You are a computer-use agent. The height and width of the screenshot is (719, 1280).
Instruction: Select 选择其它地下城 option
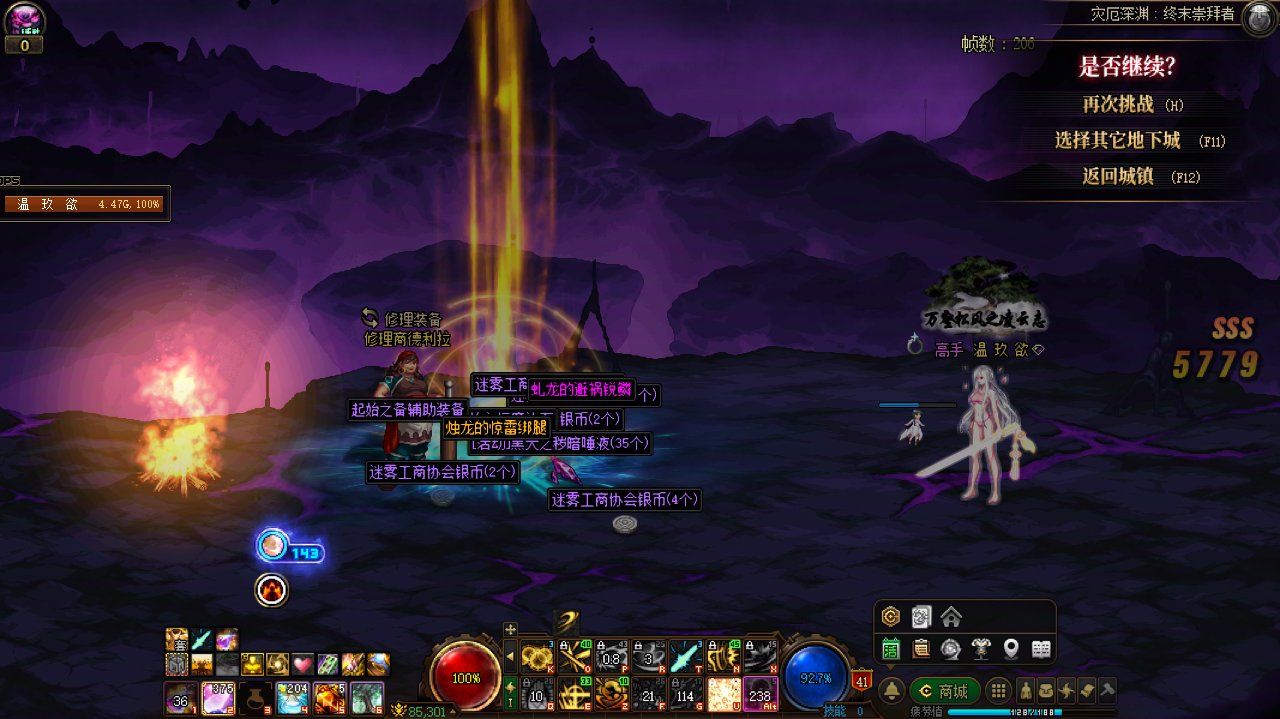click(1118, 140)
